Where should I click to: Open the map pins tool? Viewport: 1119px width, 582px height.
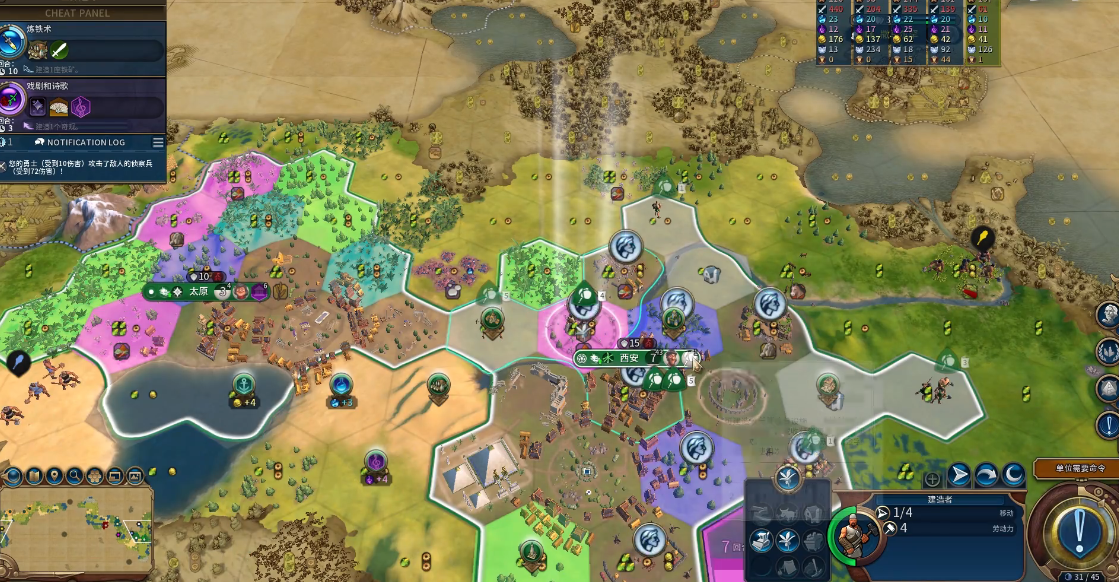point(54,476)
